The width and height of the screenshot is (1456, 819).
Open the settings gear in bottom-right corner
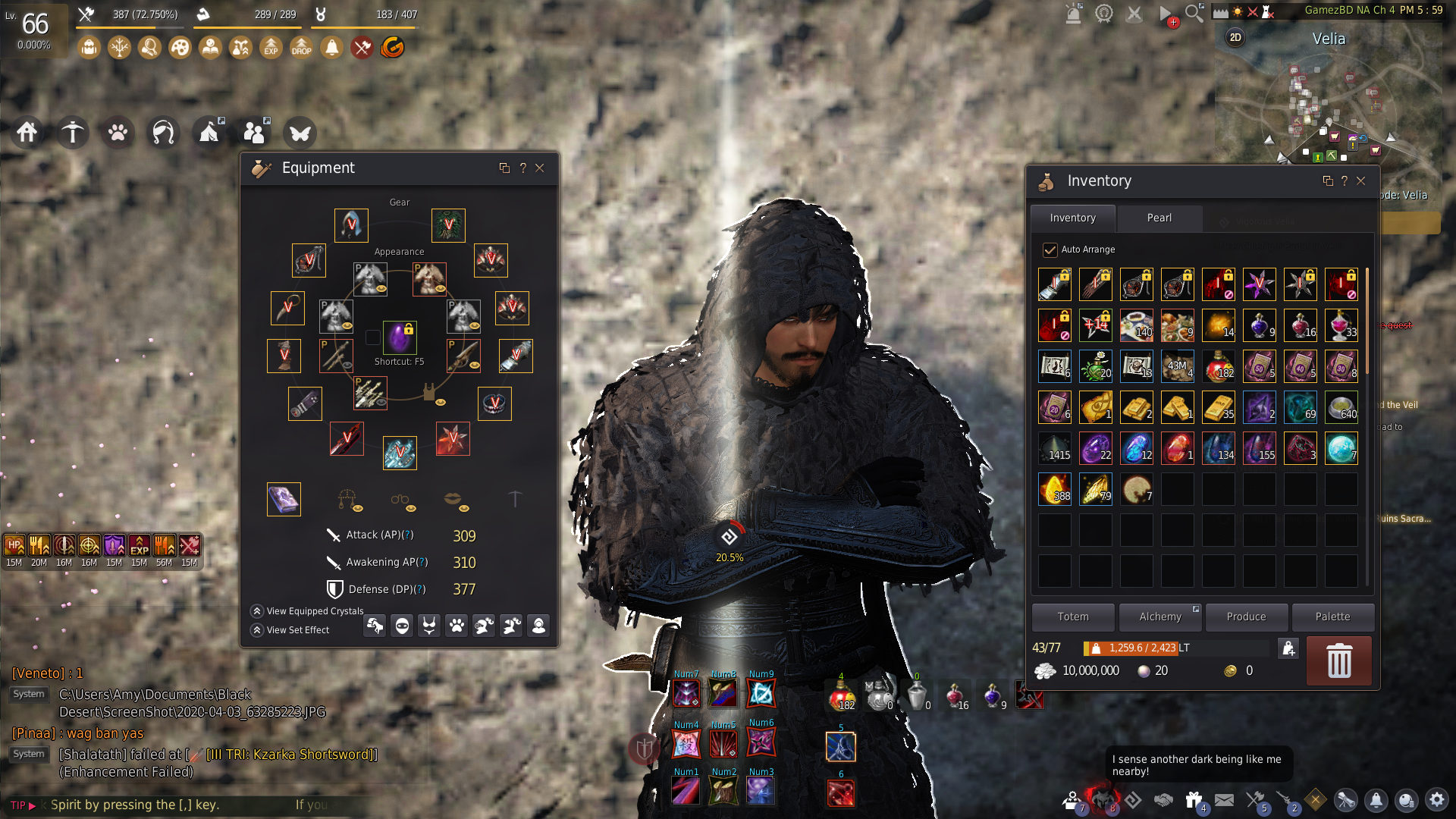pyautogui.click(x=1436, y=800)
